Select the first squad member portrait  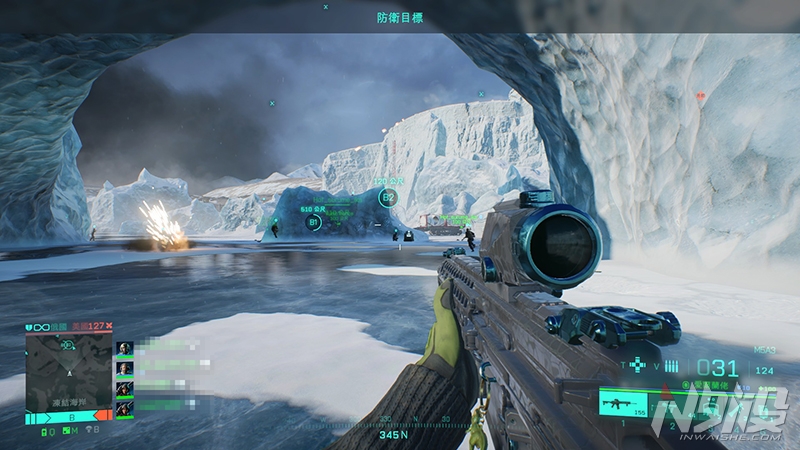(125, 348)
